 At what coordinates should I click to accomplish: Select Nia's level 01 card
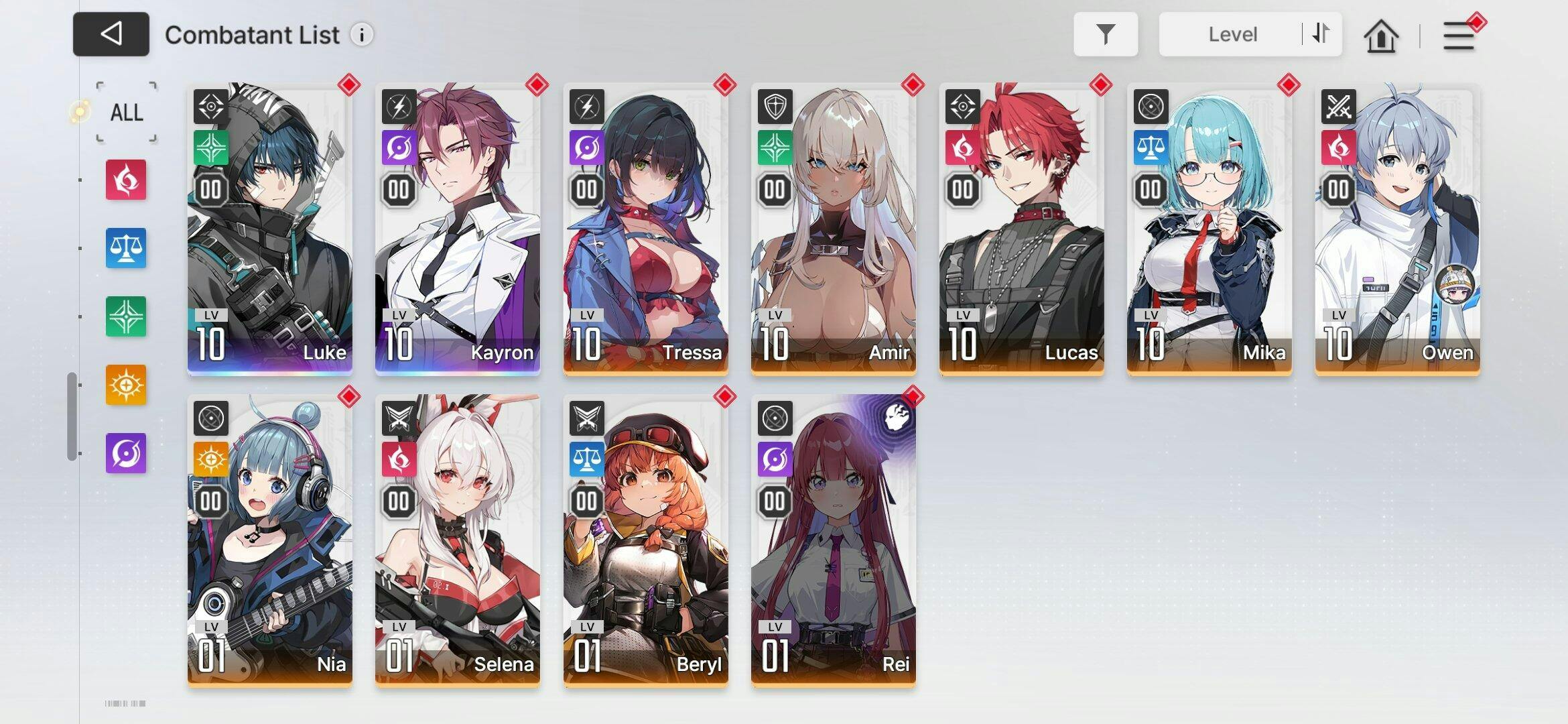[270, 540]
